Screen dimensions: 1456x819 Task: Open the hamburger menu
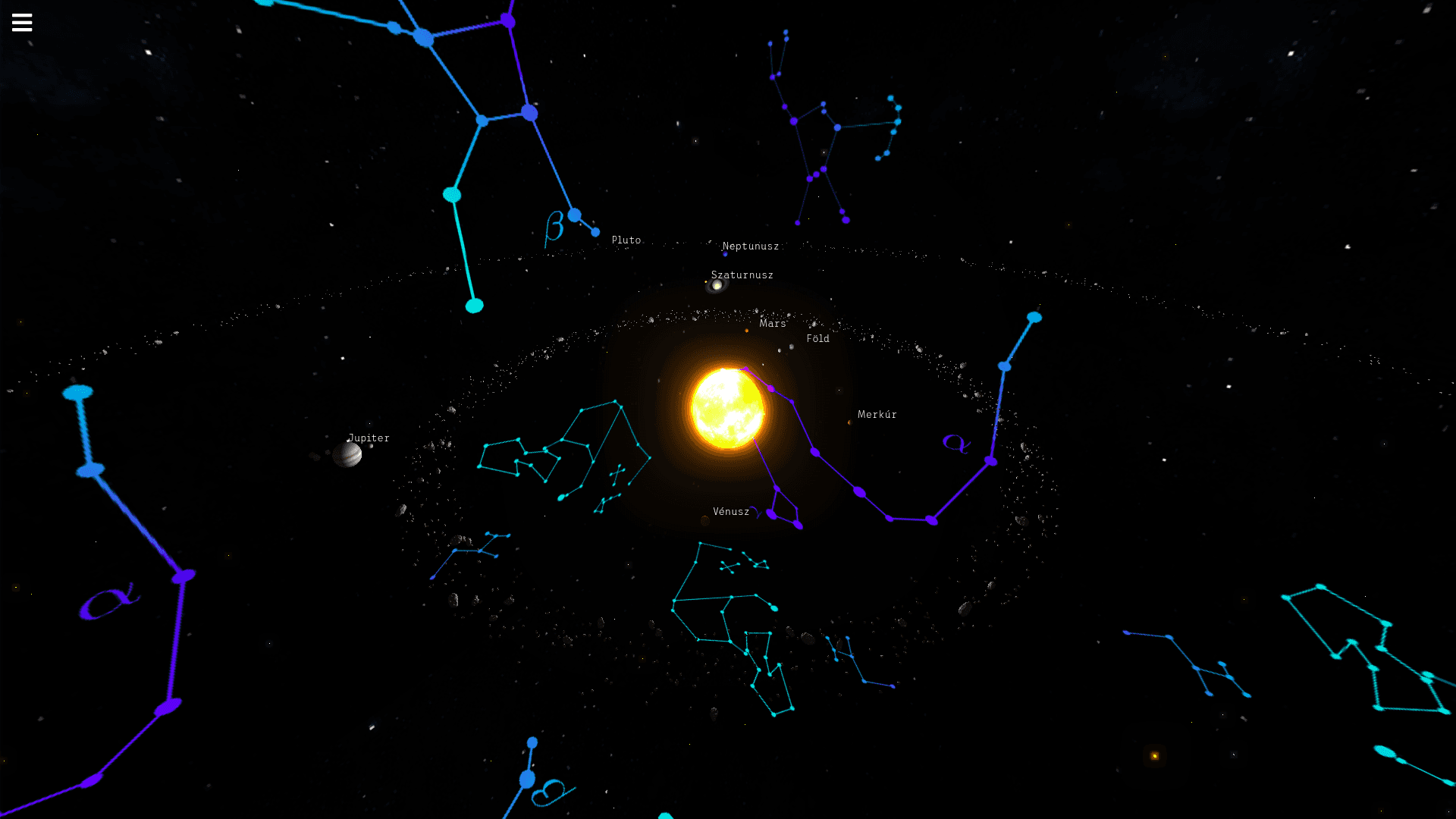click(x=22, y=22)
